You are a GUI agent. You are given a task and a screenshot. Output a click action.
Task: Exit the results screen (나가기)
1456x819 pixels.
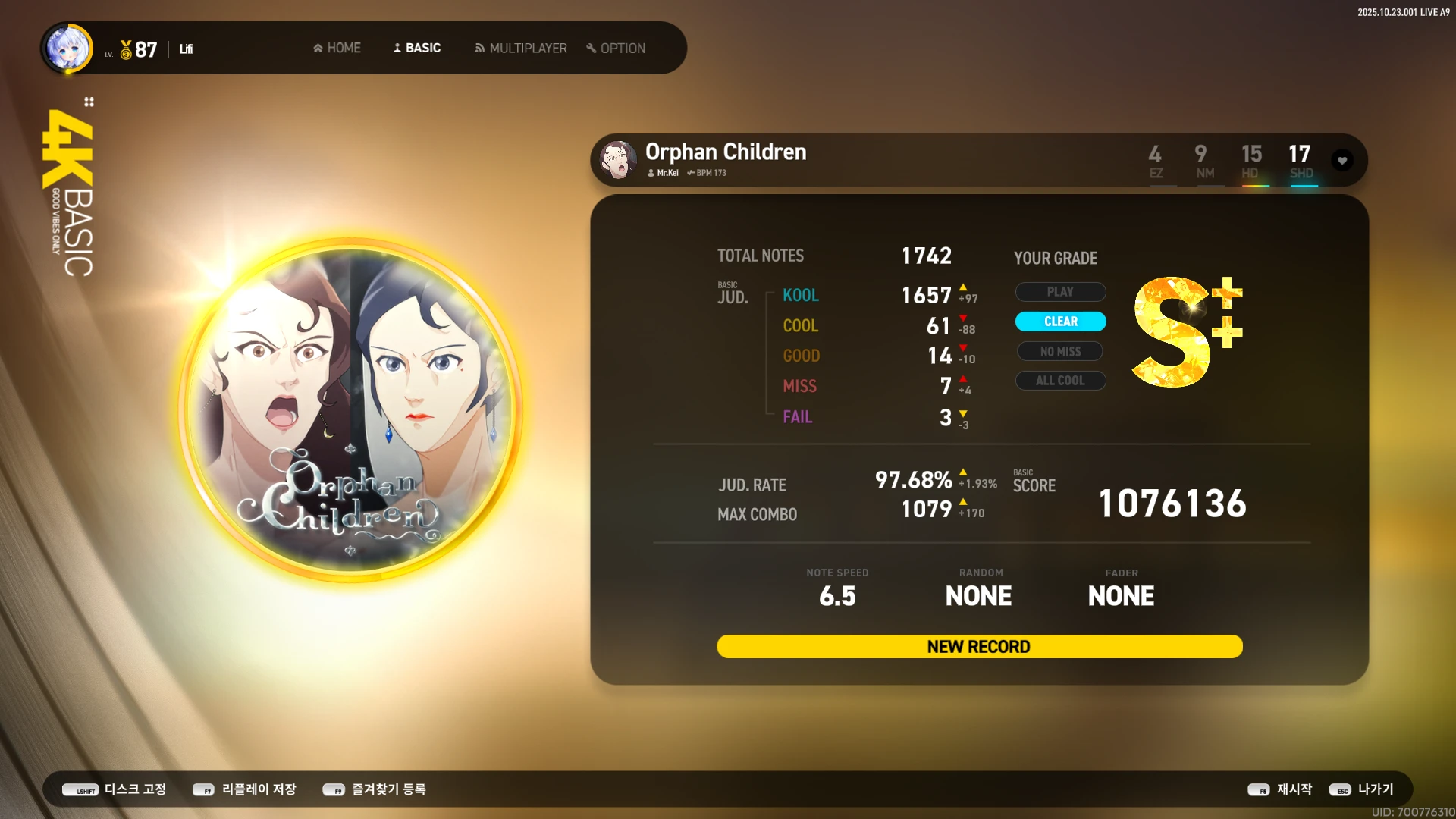1362,789
